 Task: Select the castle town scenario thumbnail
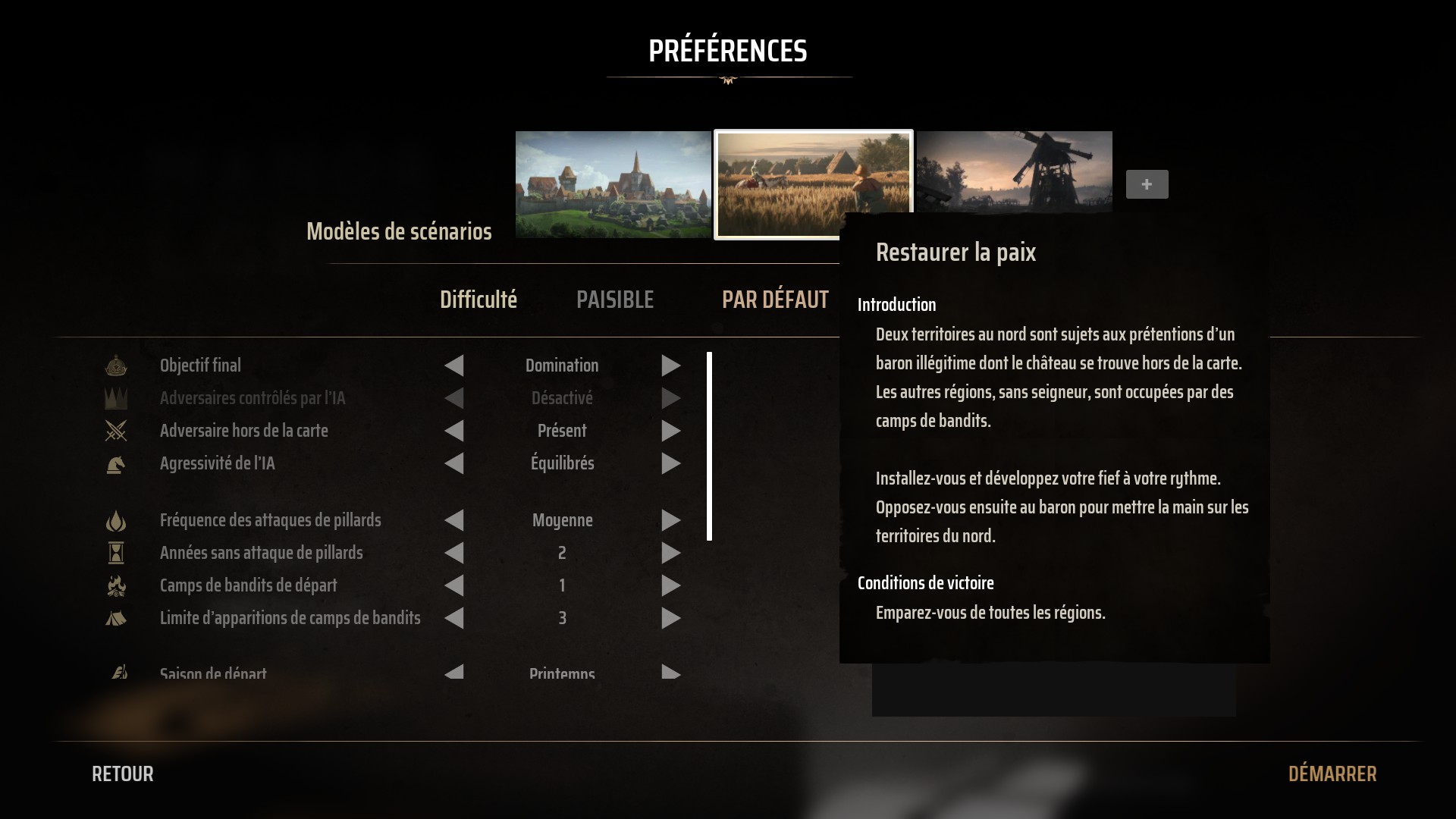point(613,184)
